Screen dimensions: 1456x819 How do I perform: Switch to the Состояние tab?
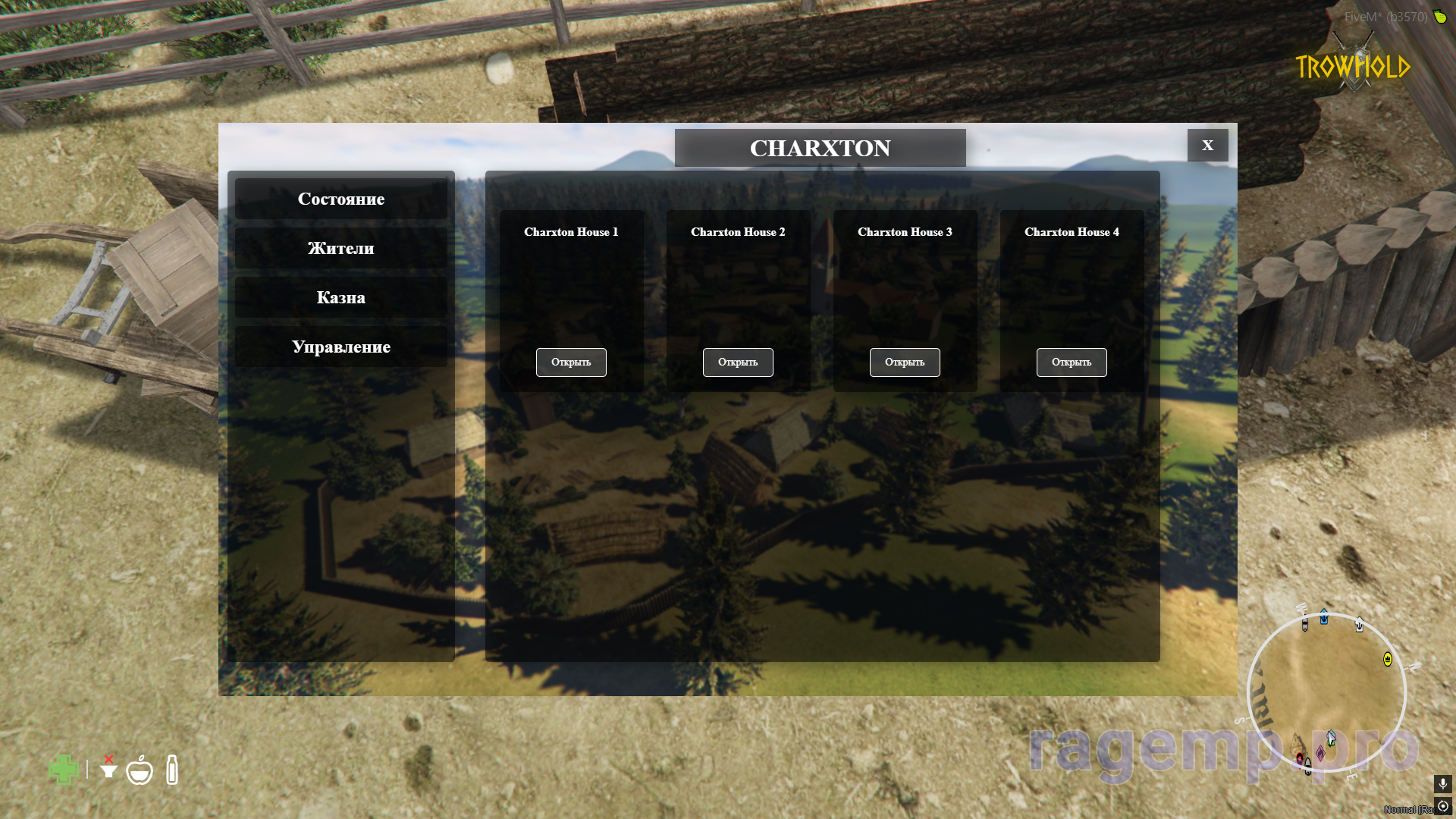pyautogui.click(x=340, y=199)
